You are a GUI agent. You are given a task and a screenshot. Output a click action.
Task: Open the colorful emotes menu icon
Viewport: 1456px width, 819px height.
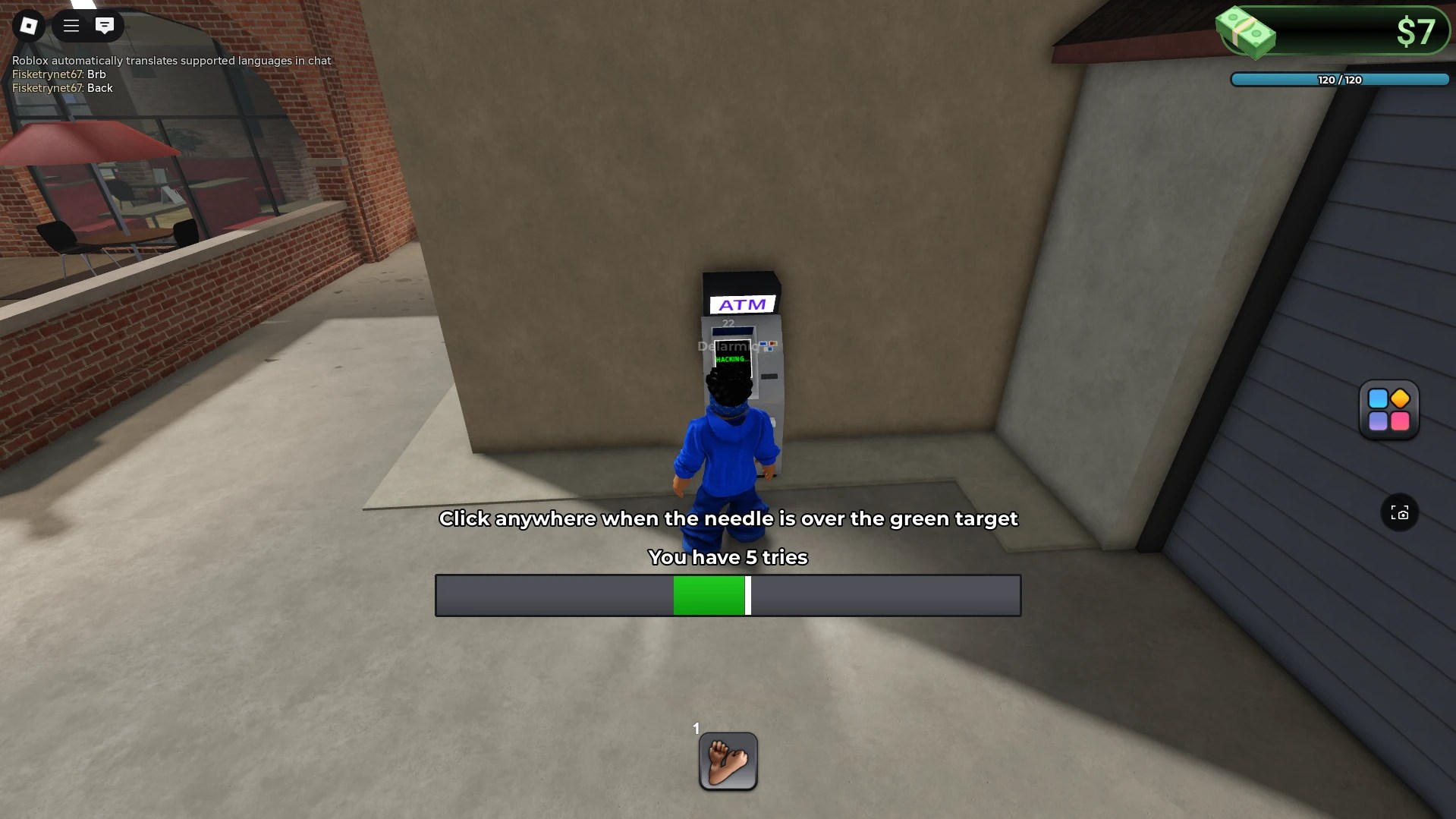coord(1388,410)
